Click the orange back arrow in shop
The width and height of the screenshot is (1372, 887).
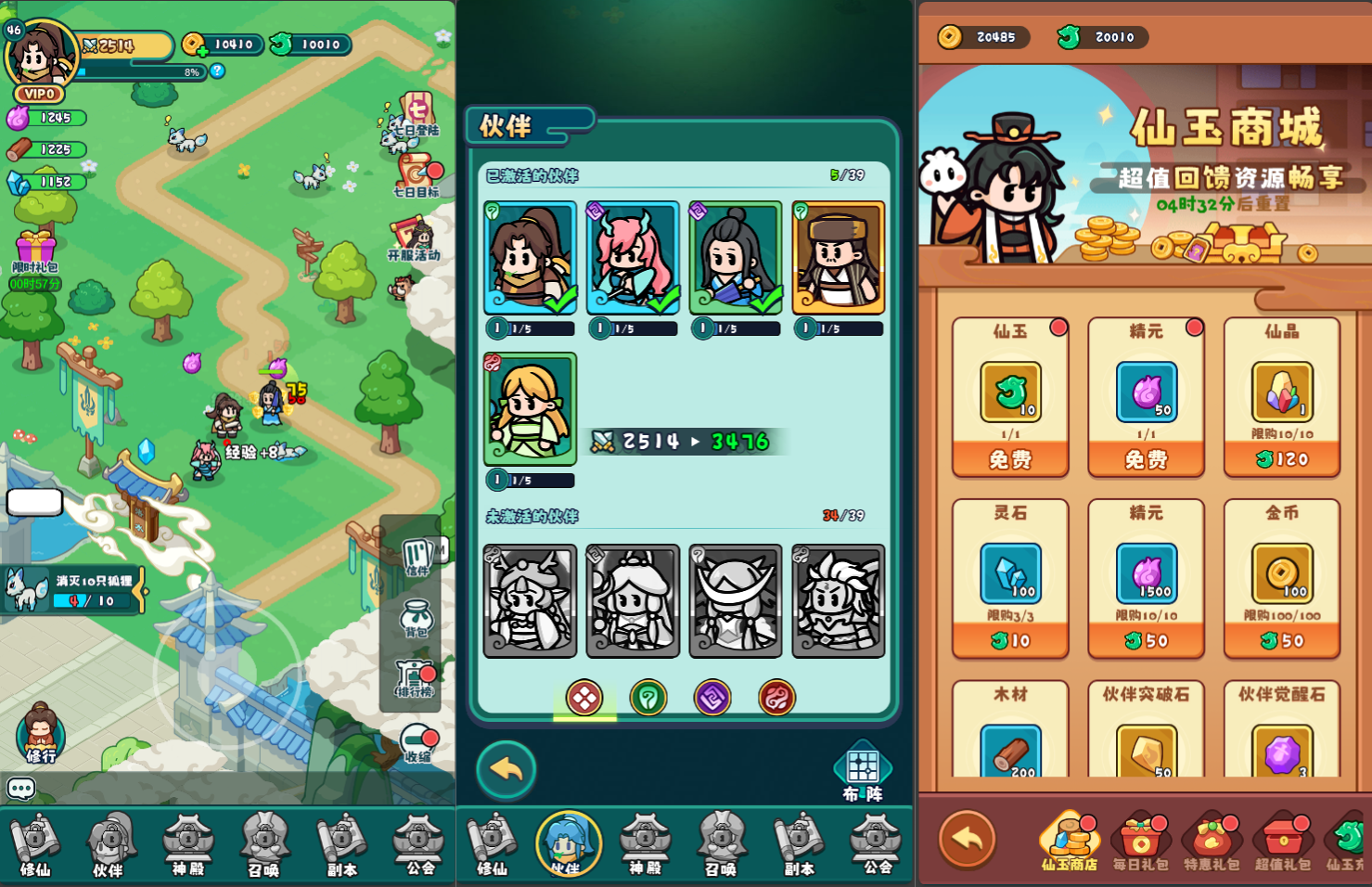pyautogui.click(x=968, y=839)
